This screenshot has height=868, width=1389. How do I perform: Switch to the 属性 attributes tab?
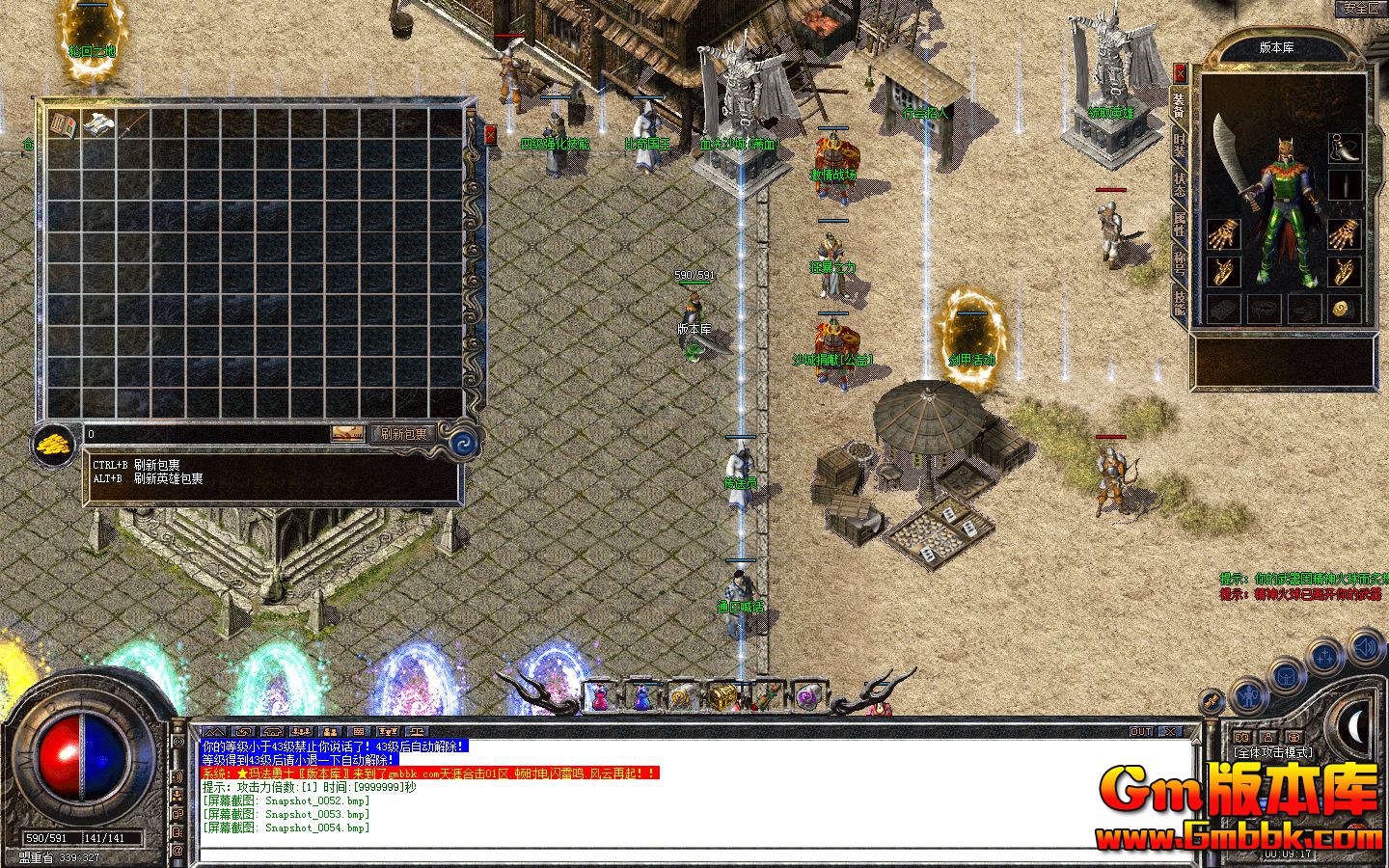[1179, 225]
